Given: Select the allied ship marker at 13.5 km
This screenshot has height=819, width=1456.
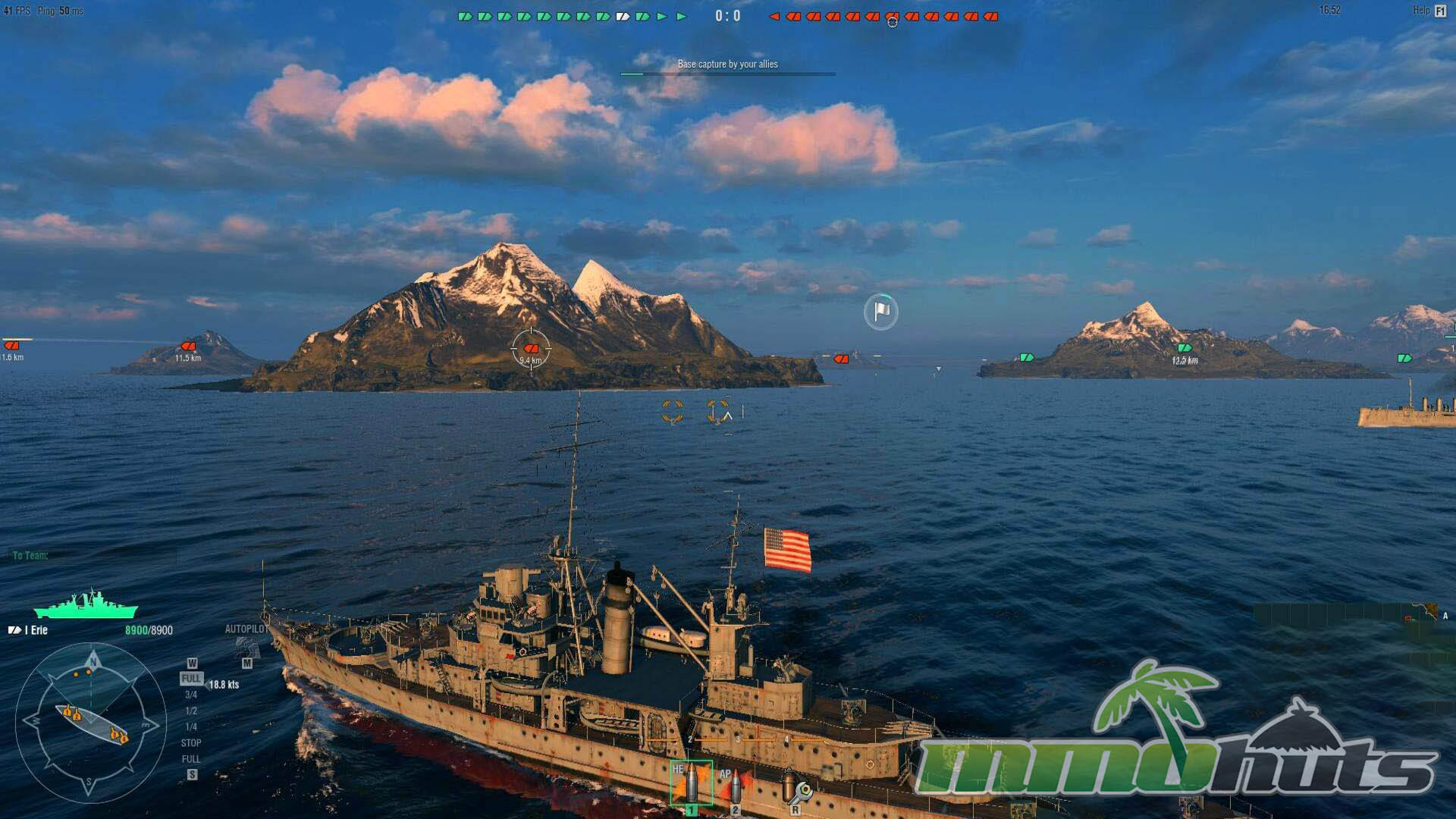Looking at the screenshot, I should 1184,348.
